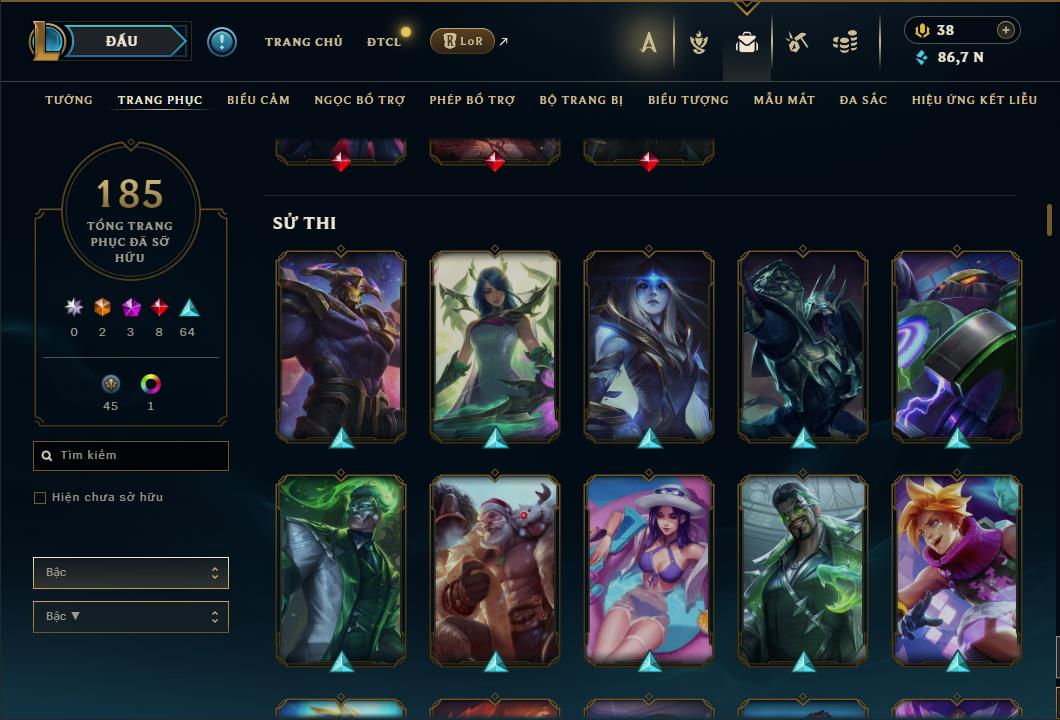Open the MẪU MẮT tab
Viewport: 1060px width, 720px height.
(784, 100)
